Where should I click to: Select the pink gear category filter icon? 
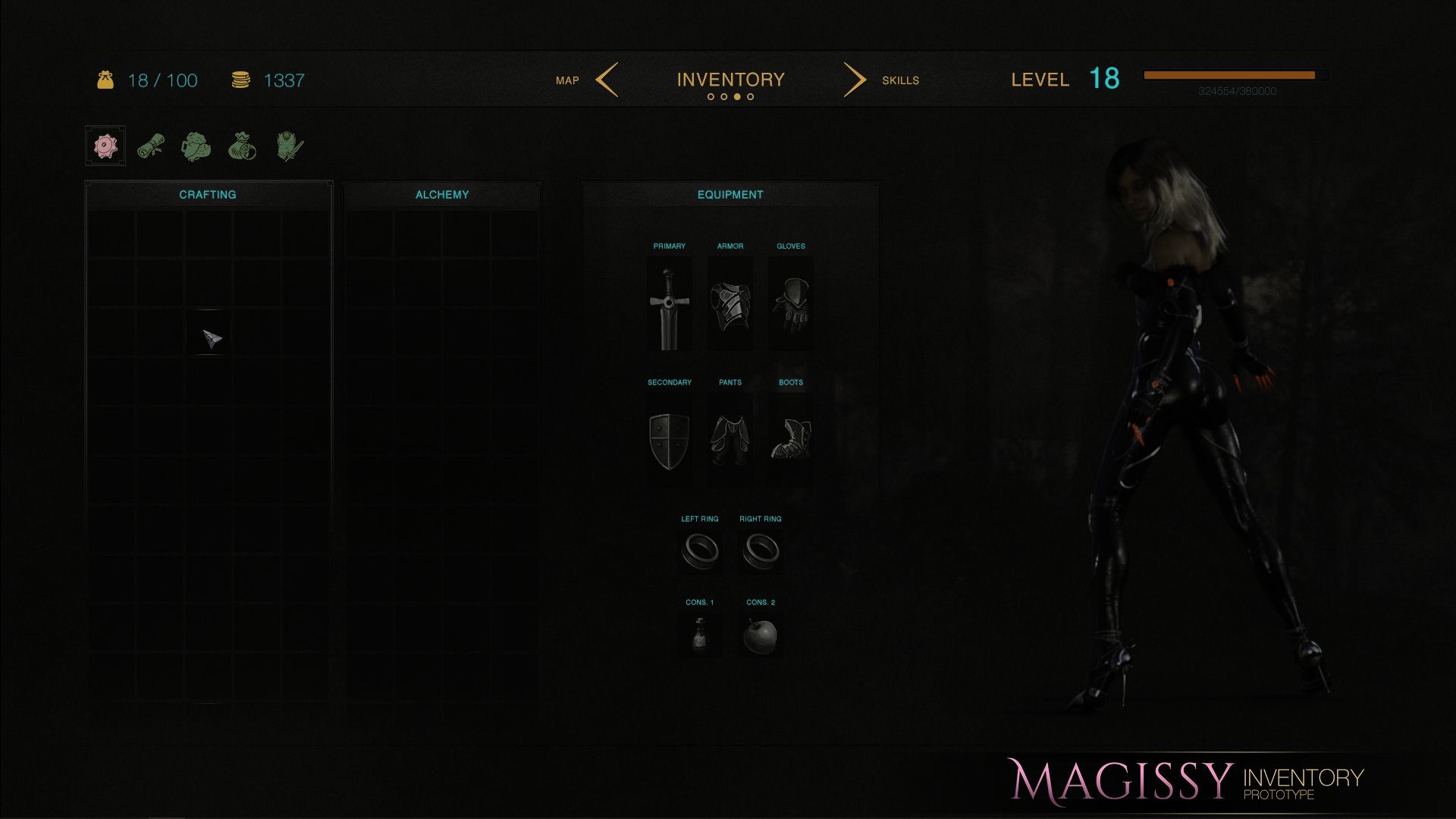(105, 146)
